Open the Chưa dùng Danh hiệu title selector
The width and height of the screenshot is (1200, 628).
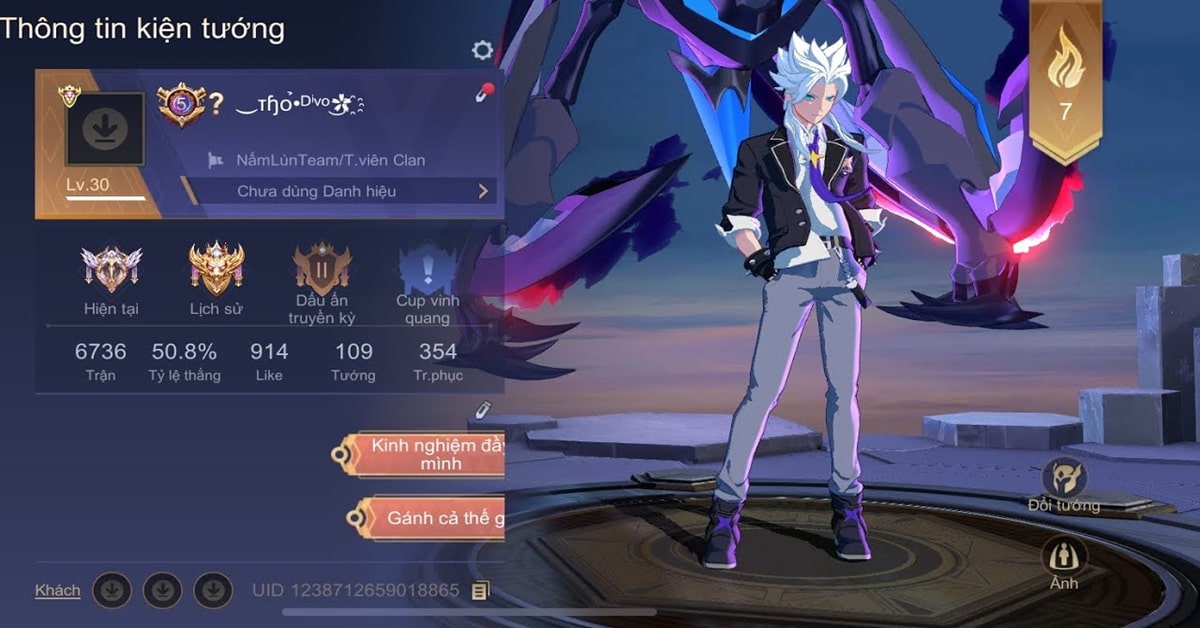(340, 191)
